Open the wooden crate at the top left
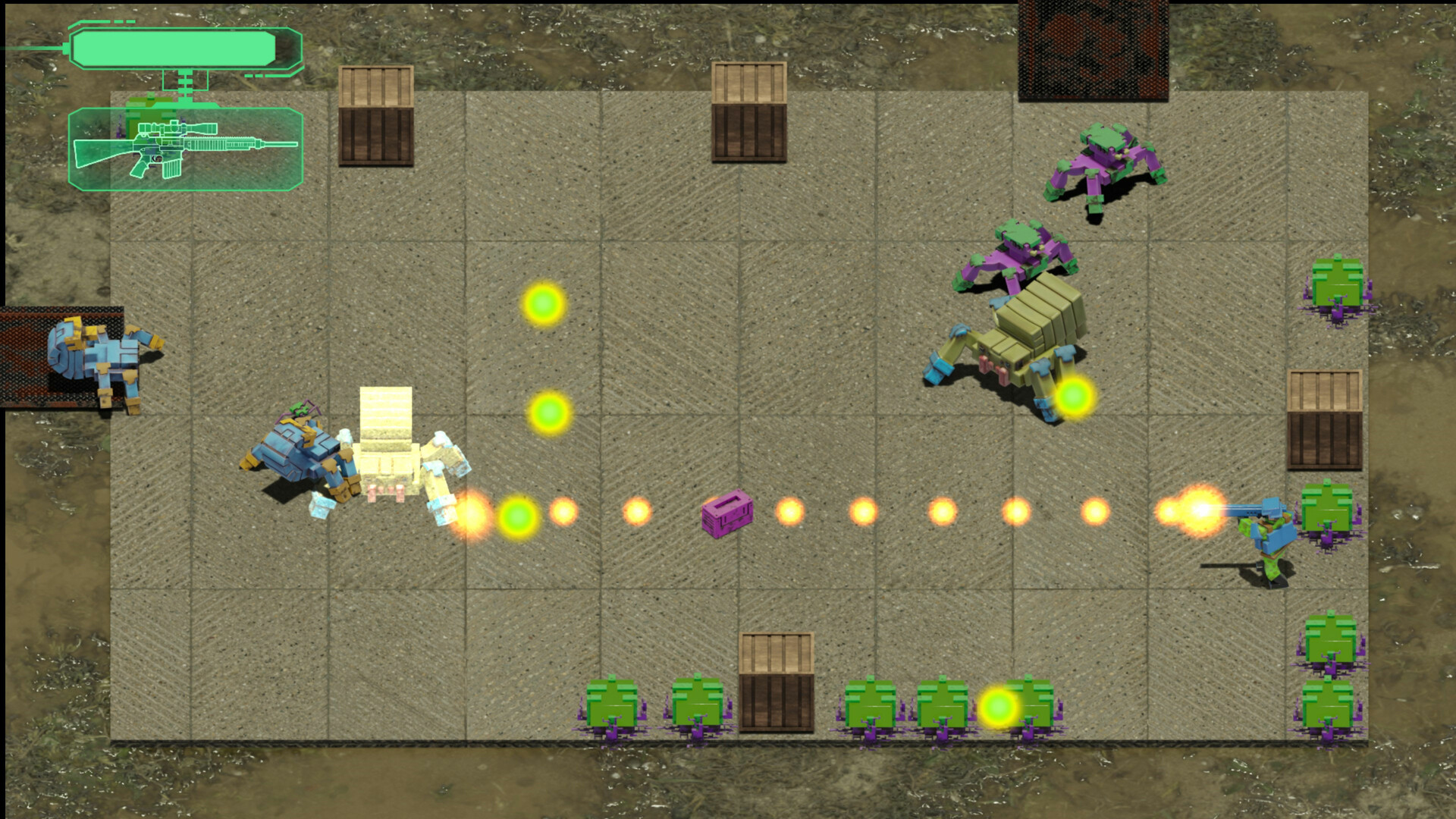This screenshot has height=819, width=1456. click(x=375, y=118)
